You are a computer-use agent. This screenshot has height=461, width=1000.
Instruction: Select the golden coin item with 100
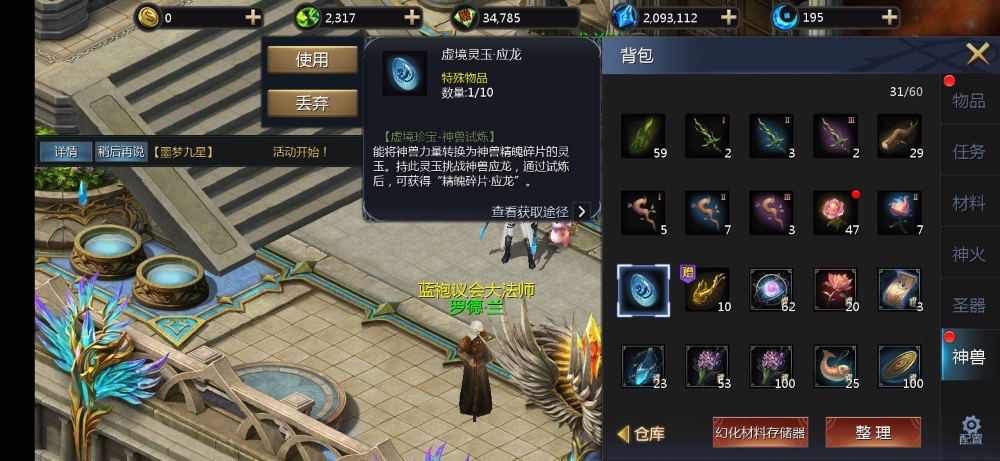point(900,367)
